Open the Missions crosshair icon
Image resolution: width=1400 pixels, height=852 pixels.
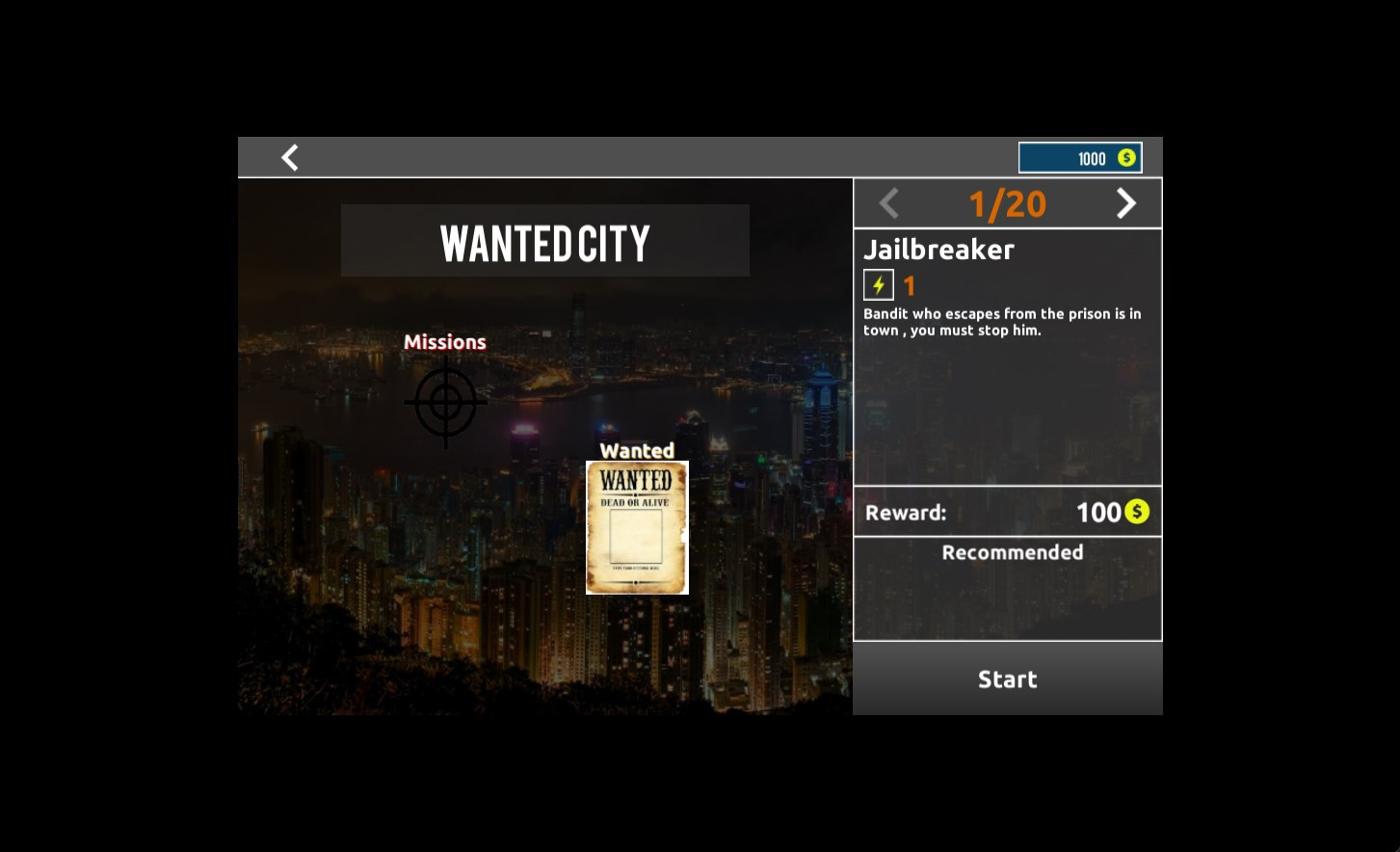[x=445, y=403]
